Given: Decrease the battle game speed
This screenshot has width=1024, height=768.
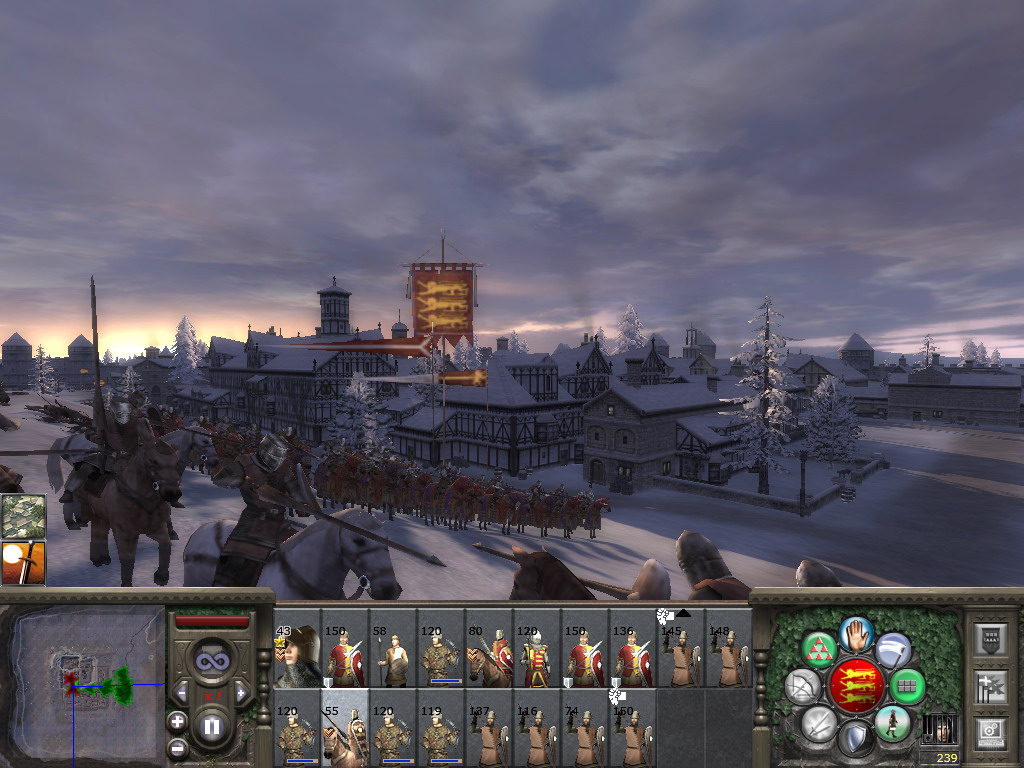Looking at the screenshot, I should (x=181, y=692).
